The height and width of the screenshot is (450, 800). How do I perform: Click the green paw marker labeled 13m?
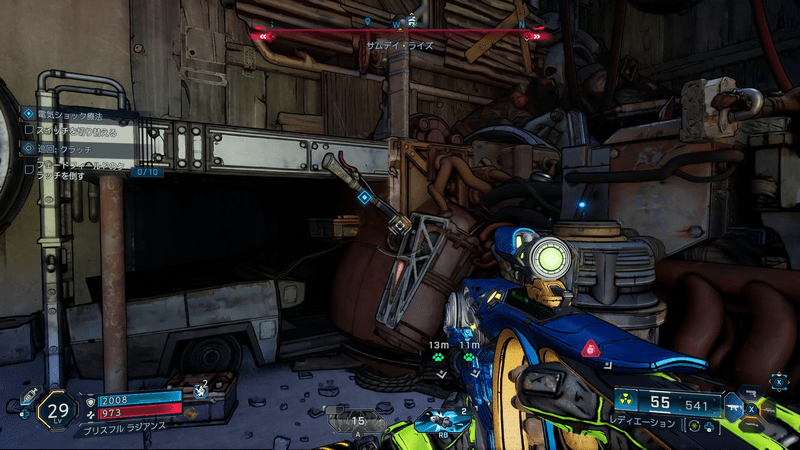(x=439, y=357)
